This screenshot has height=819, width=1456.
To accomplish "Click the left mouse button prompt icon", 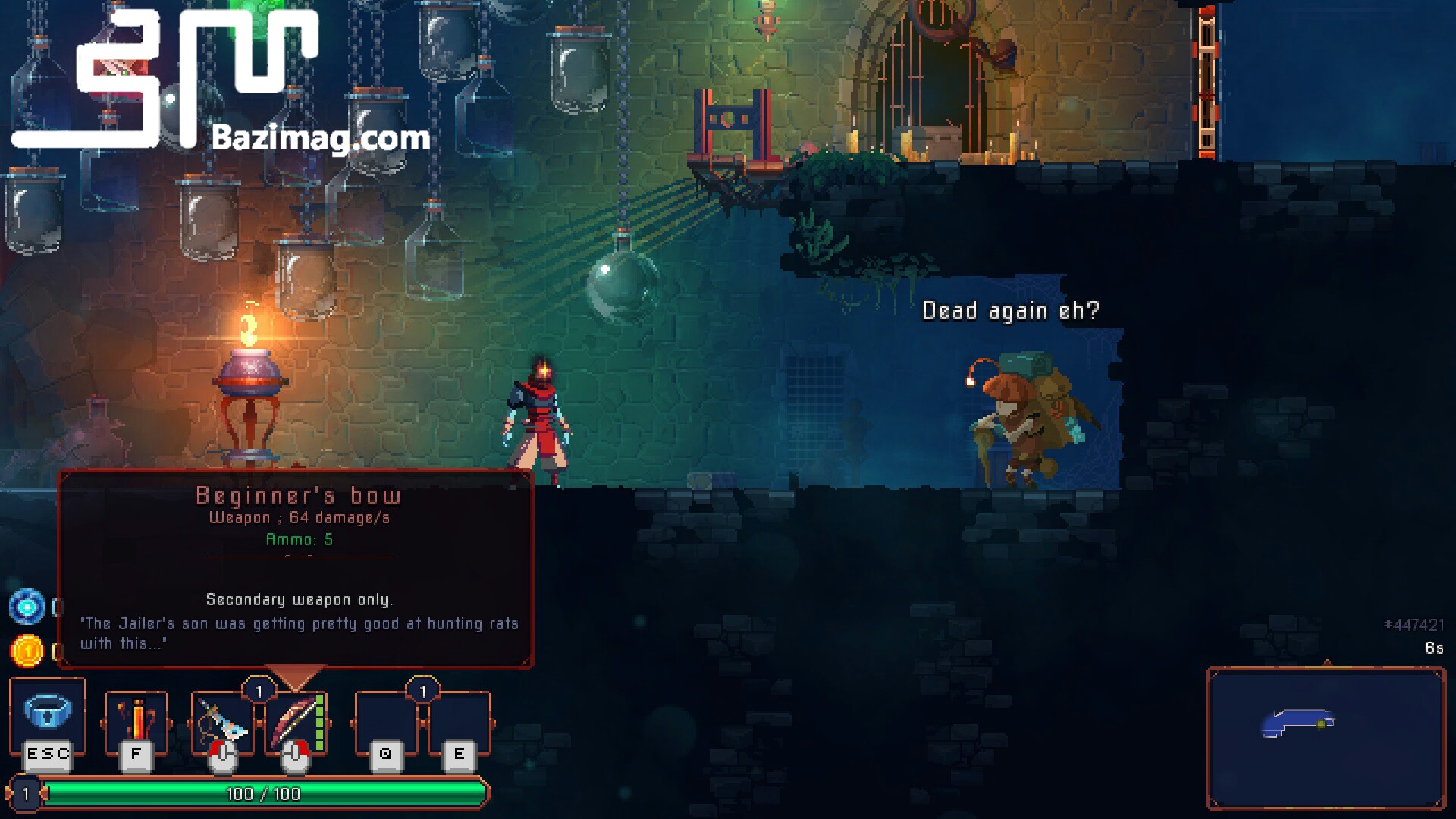I will coord(221,756).
